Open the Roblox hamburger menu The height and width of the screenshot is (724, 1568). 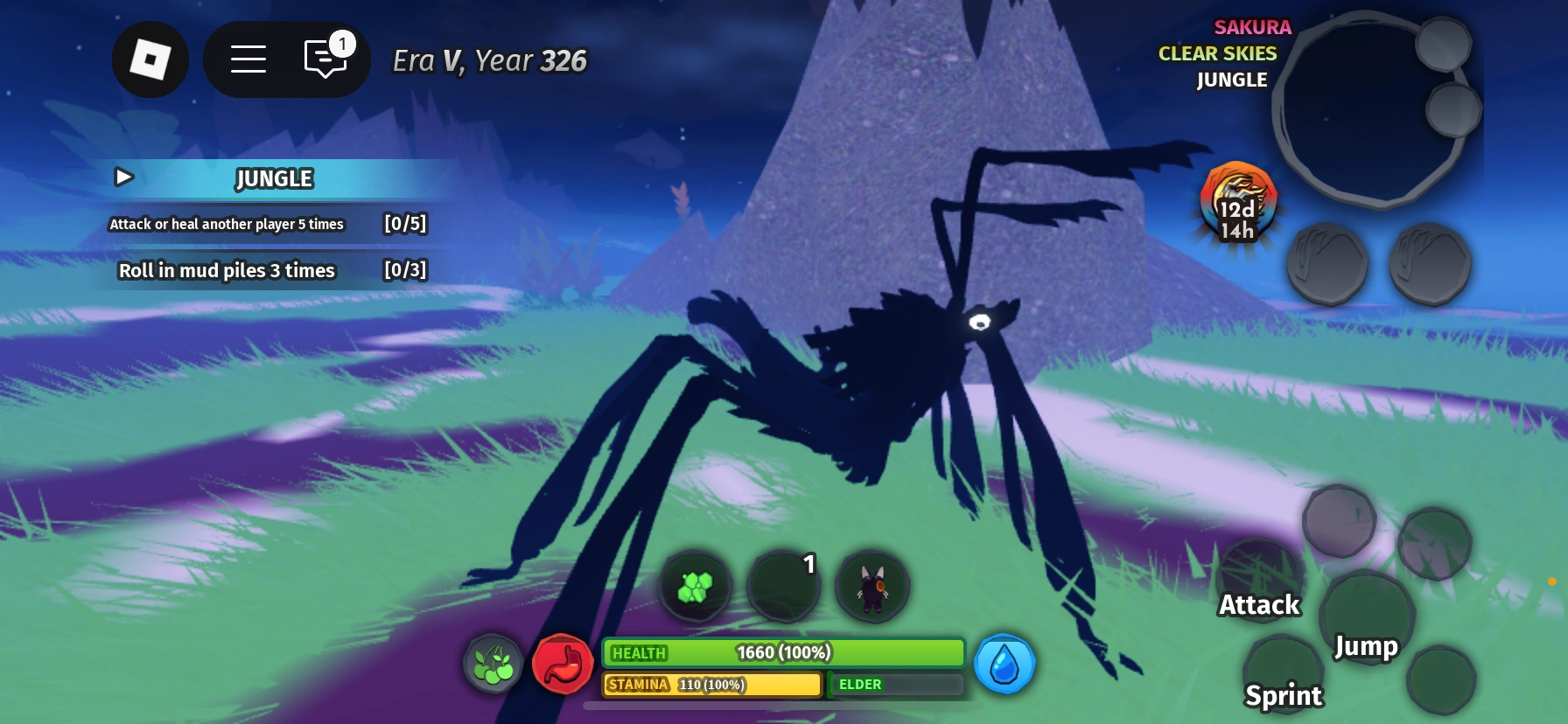click(x=248, y=59)
